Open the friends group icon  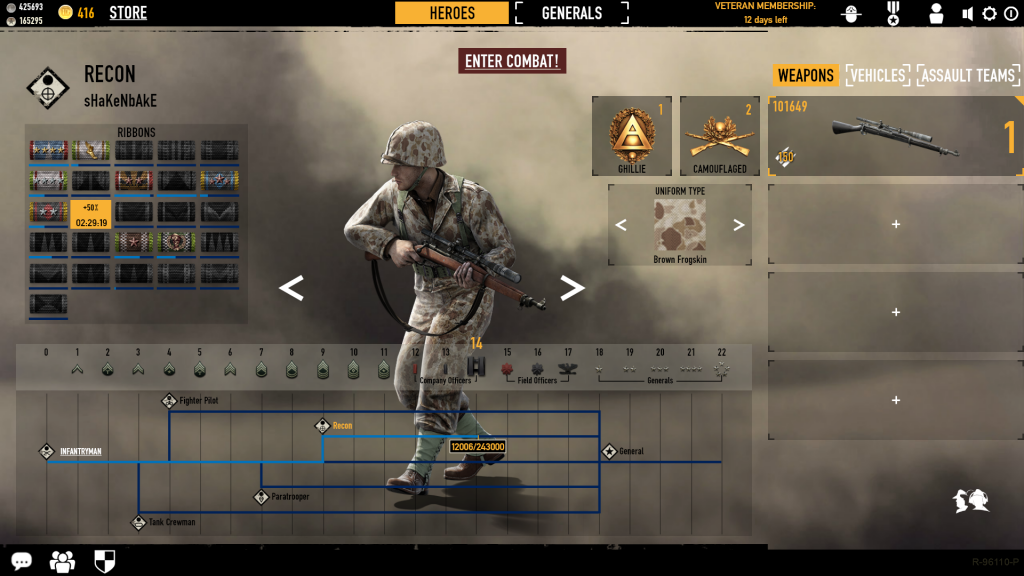pyautogui.click(x=62, y=561)
